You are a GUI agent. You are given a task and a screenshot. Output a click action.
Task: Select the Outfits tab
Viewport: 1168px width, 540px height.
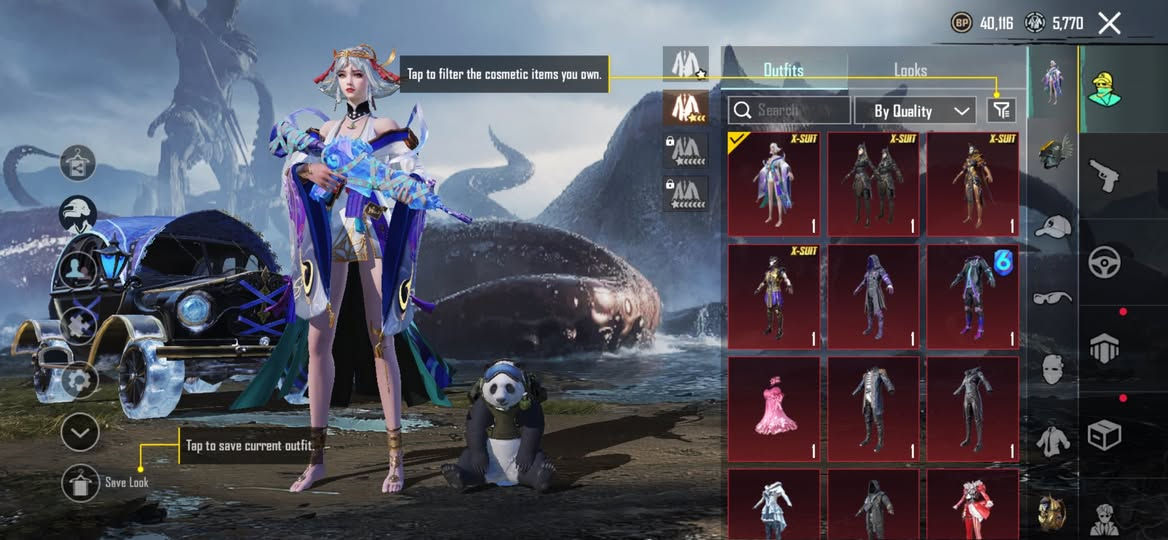[783, 70]
